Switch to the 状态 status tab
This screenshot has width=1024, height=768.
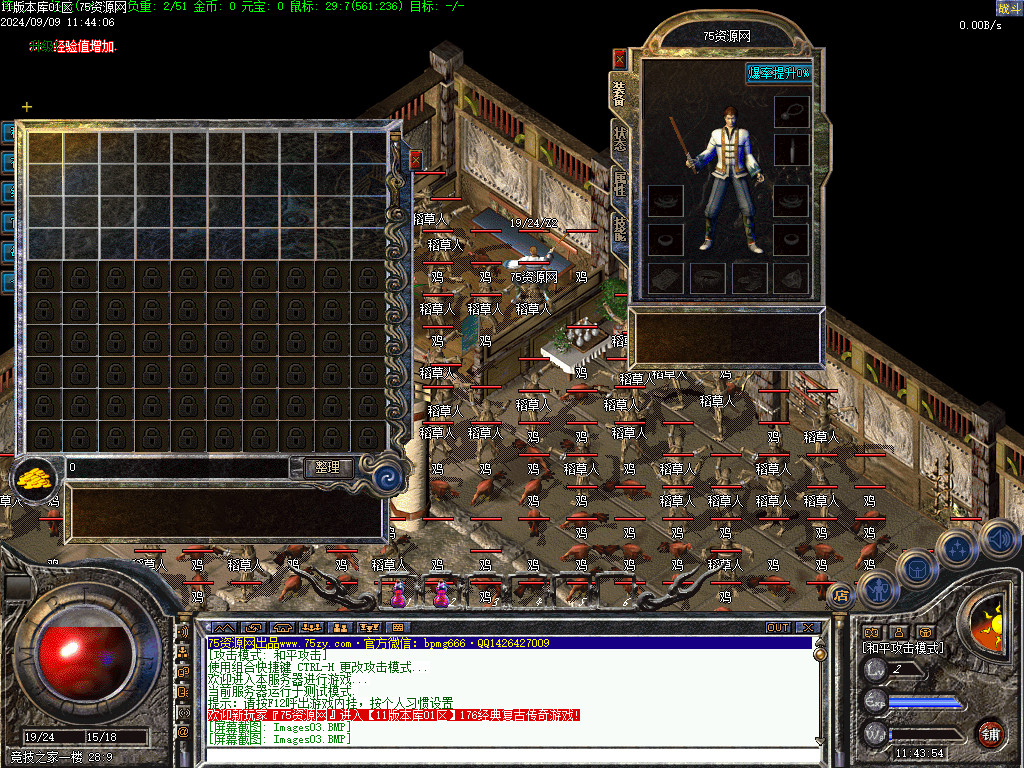click(620, 138)
